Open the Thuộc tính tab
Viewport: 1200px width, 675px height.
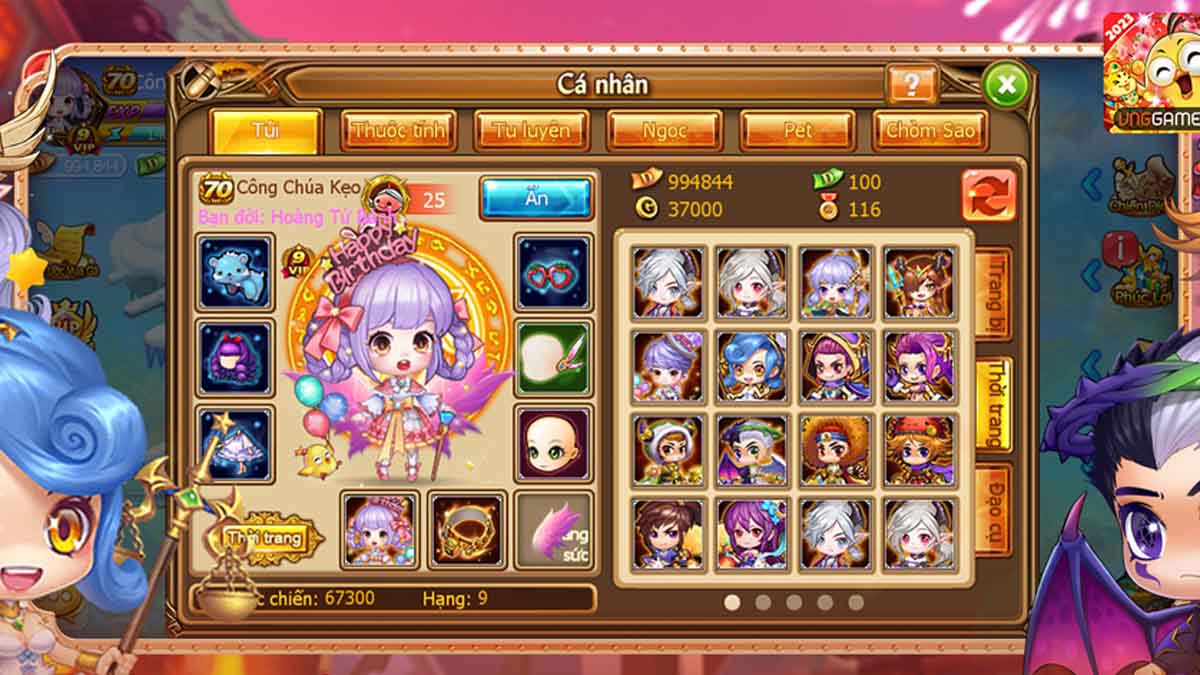(x=399, y=131)
